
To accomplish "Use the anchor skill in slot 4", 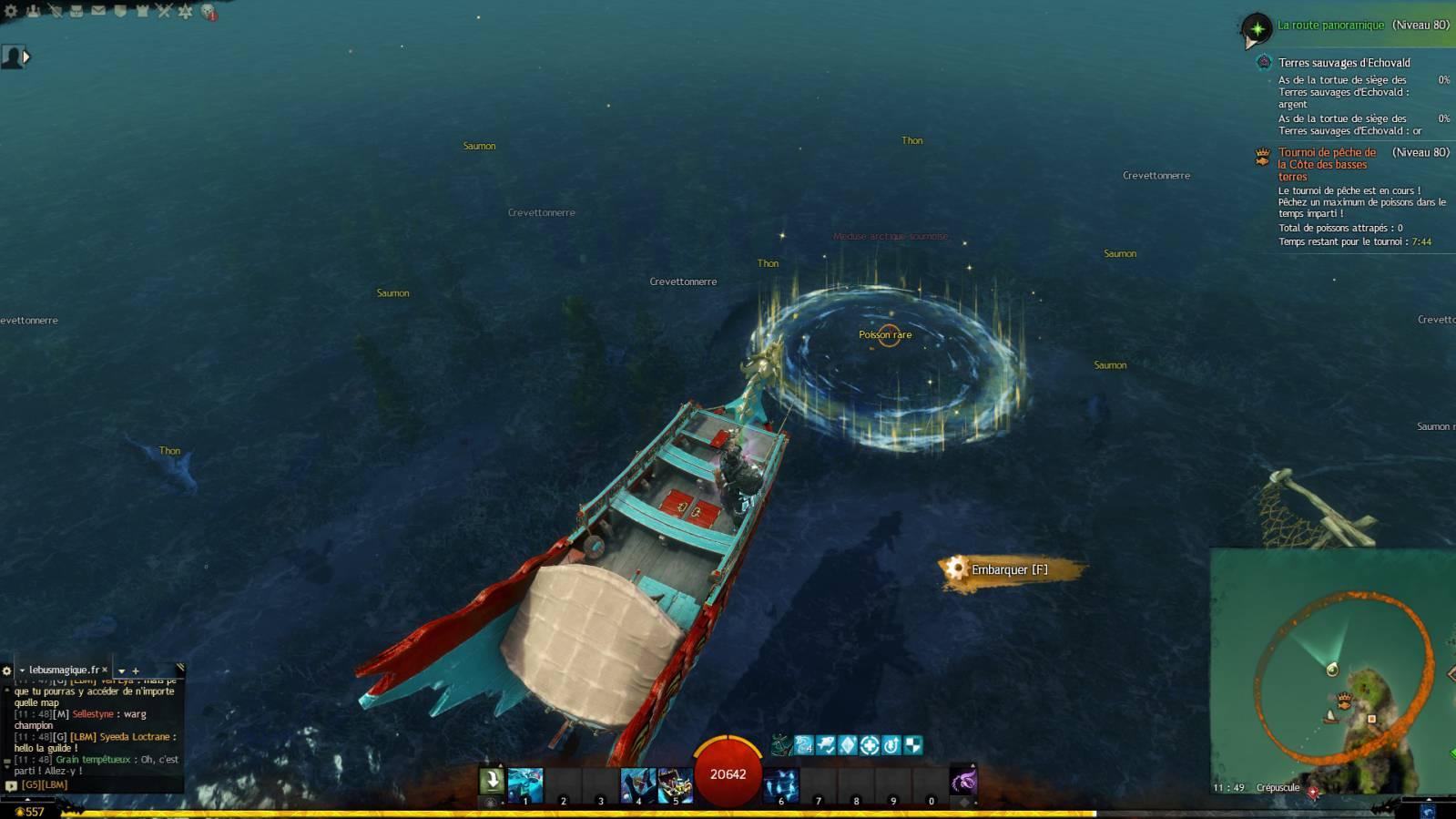I will click(x=637, y=785).
